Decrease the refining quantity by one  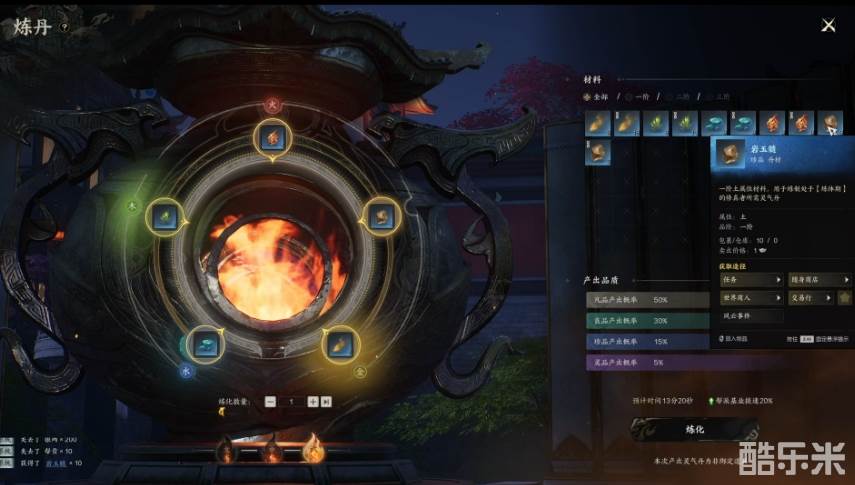click(271, 401)
